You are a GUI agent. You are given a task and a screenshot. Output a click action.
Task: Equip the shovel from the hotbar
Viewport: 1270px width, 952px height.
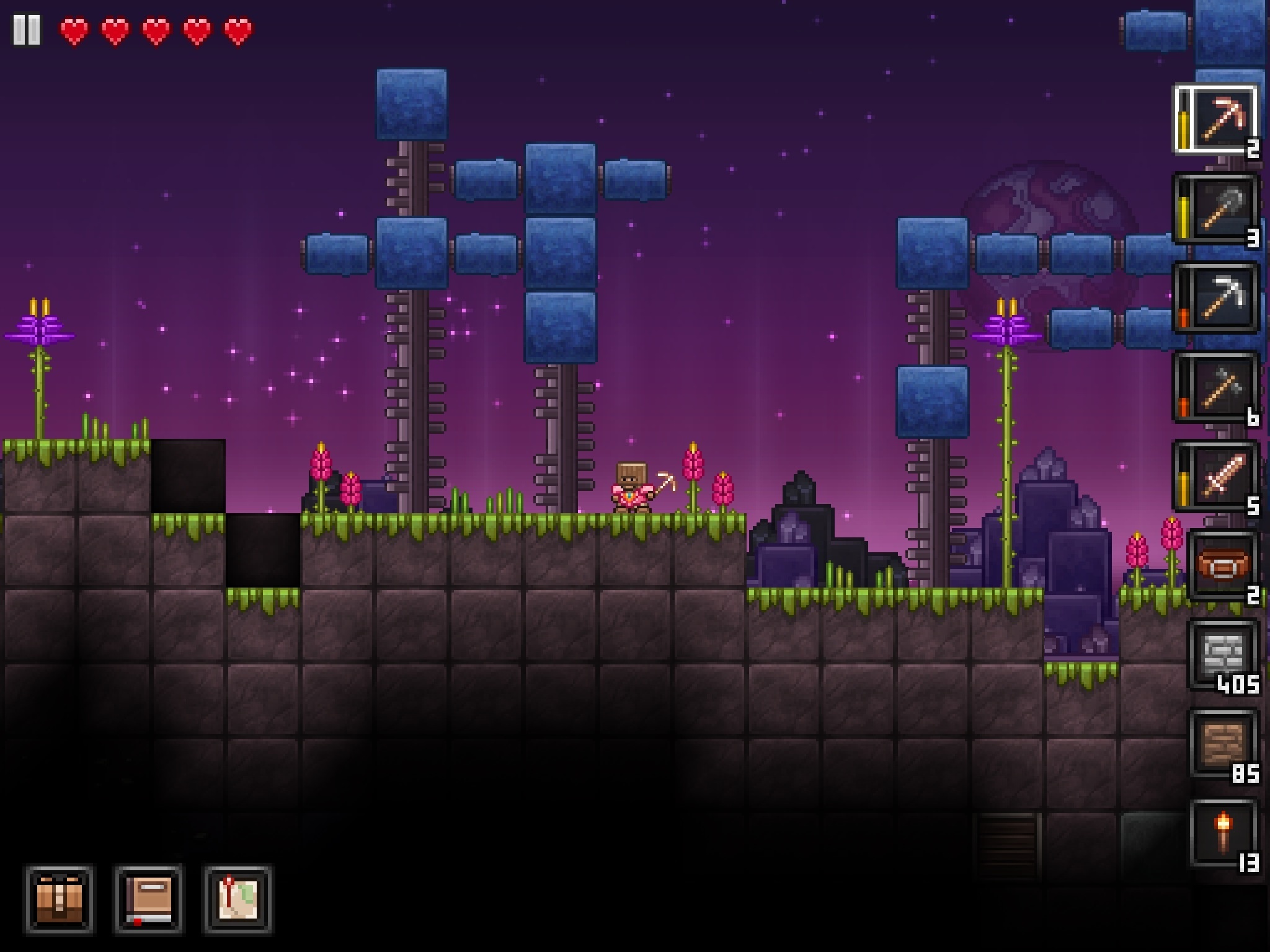[1218, 209]
